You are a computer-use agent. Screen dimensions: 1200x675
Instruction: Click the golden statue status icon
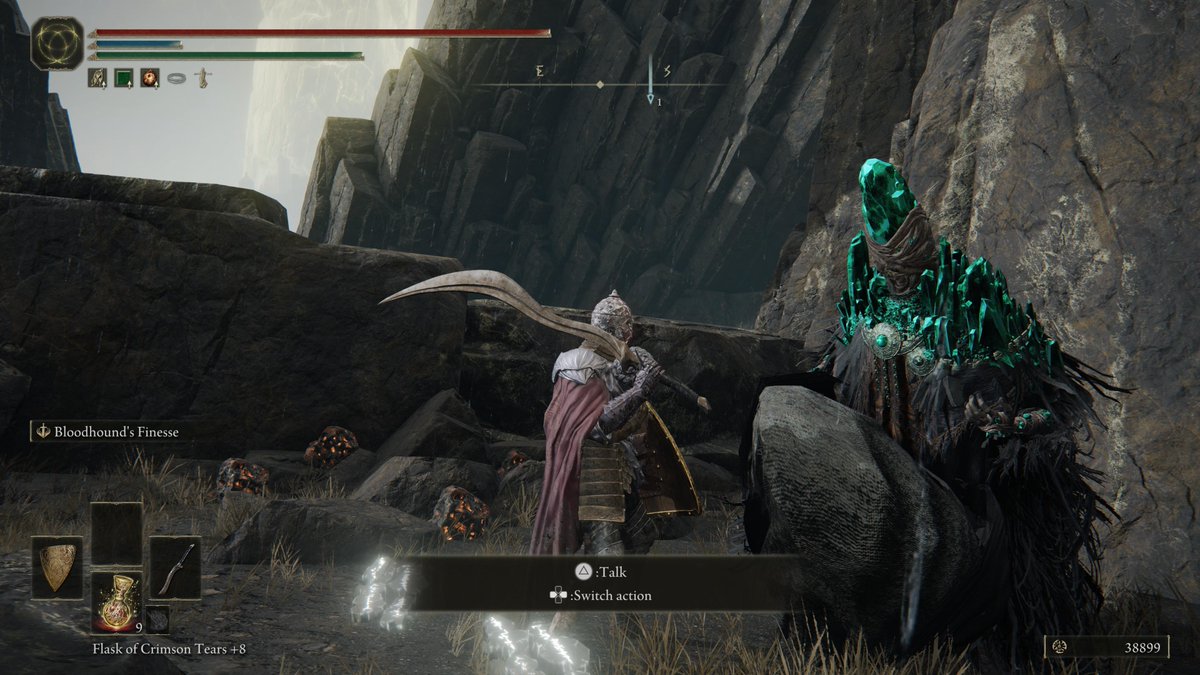coord(202,77)
